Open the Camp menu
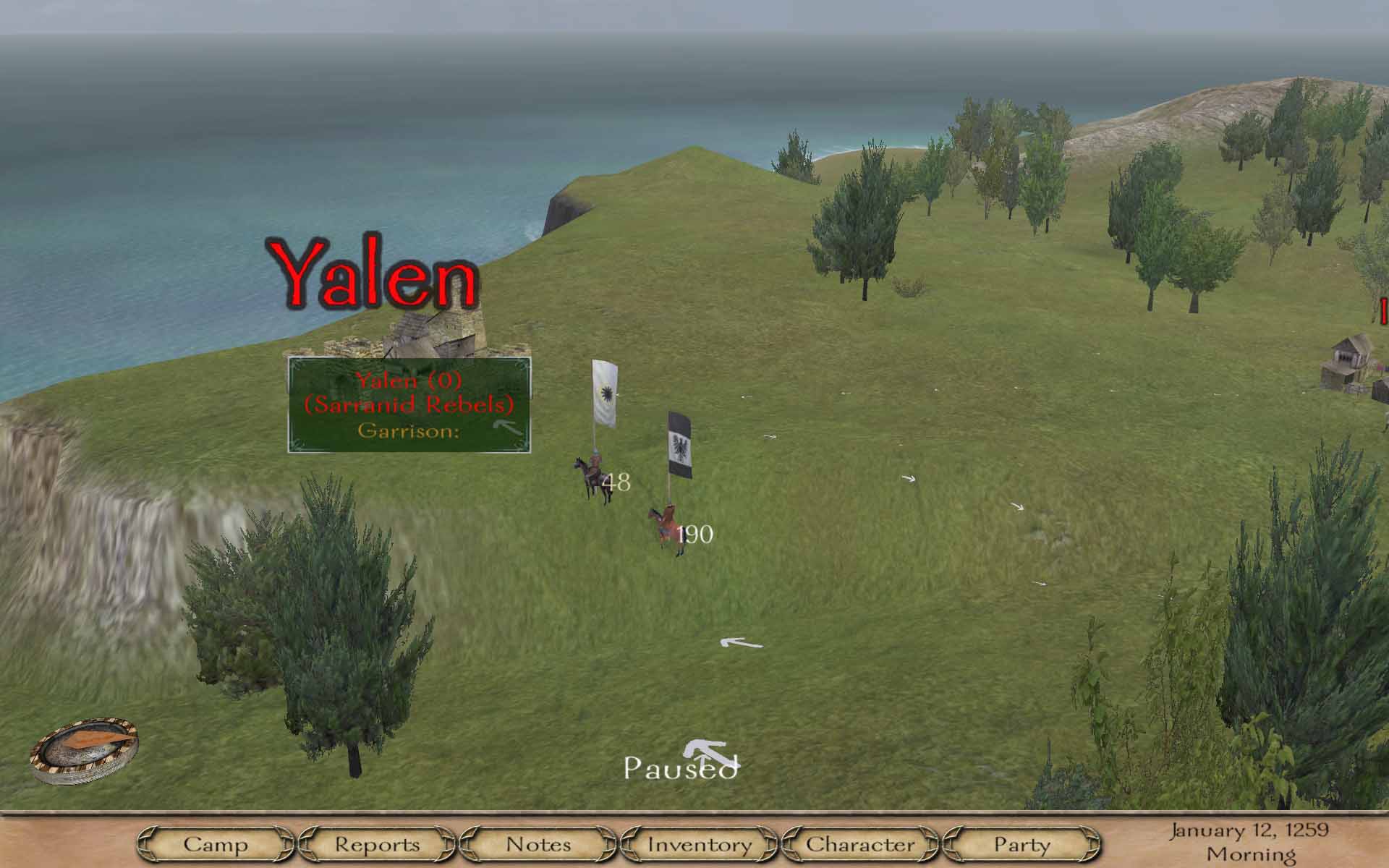Screen dimensions: 1389x868 click(x=215, y=844)
